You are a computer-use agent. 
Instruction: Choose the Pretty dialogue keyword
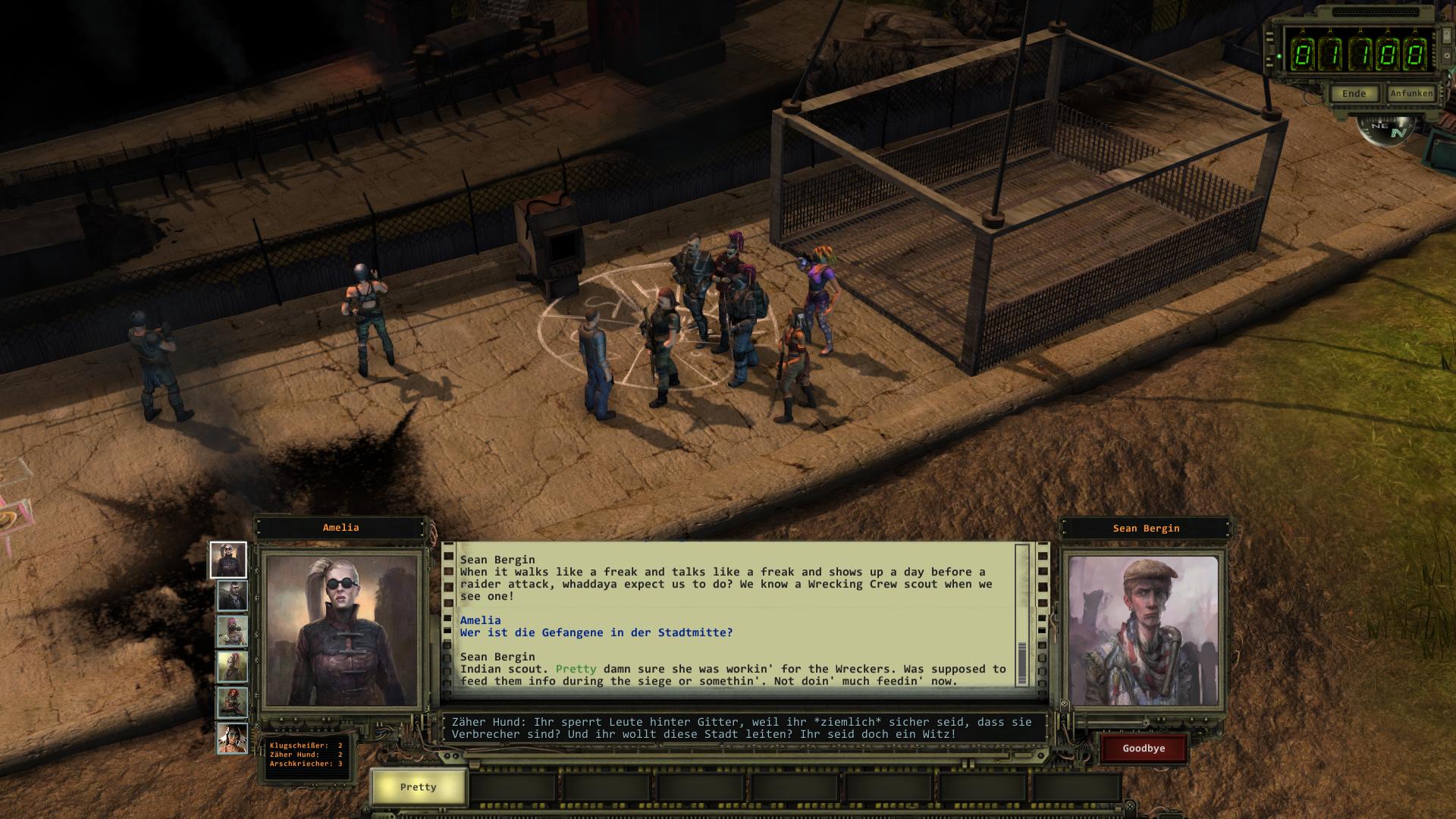click(418, 787)
